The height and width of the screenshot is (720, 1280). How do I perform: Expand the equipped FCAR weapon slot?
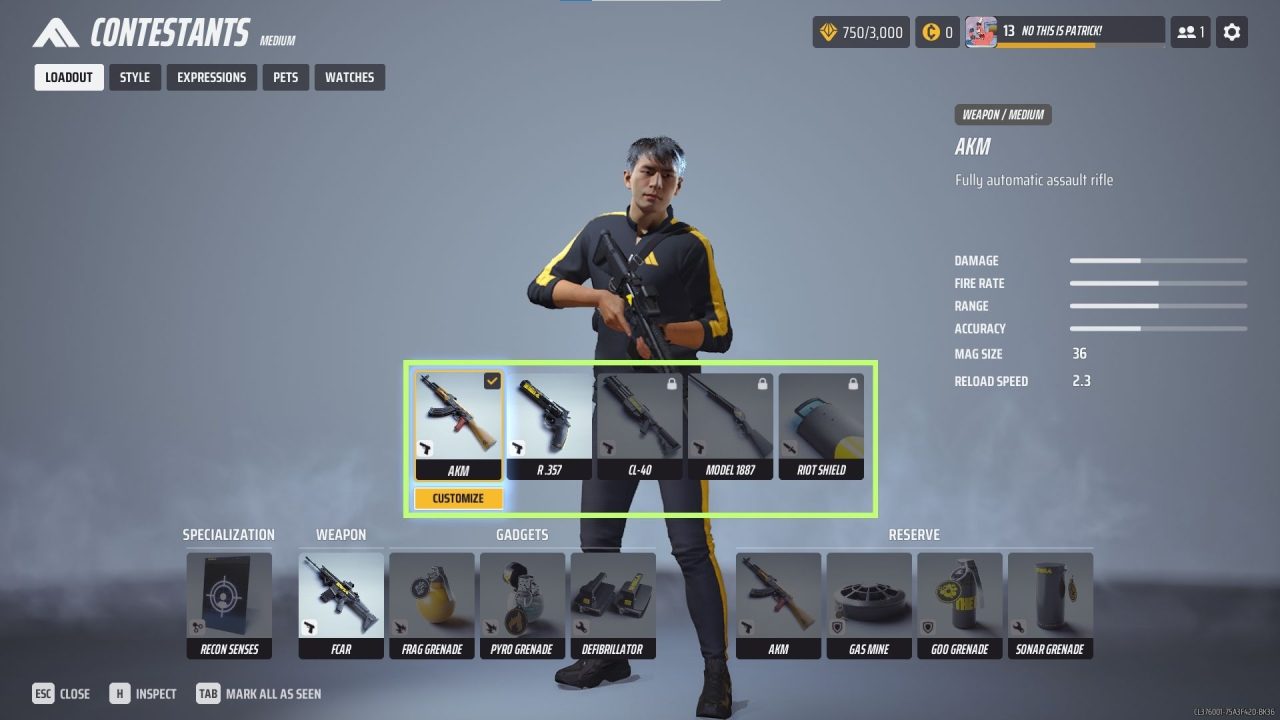pos(341,598)
